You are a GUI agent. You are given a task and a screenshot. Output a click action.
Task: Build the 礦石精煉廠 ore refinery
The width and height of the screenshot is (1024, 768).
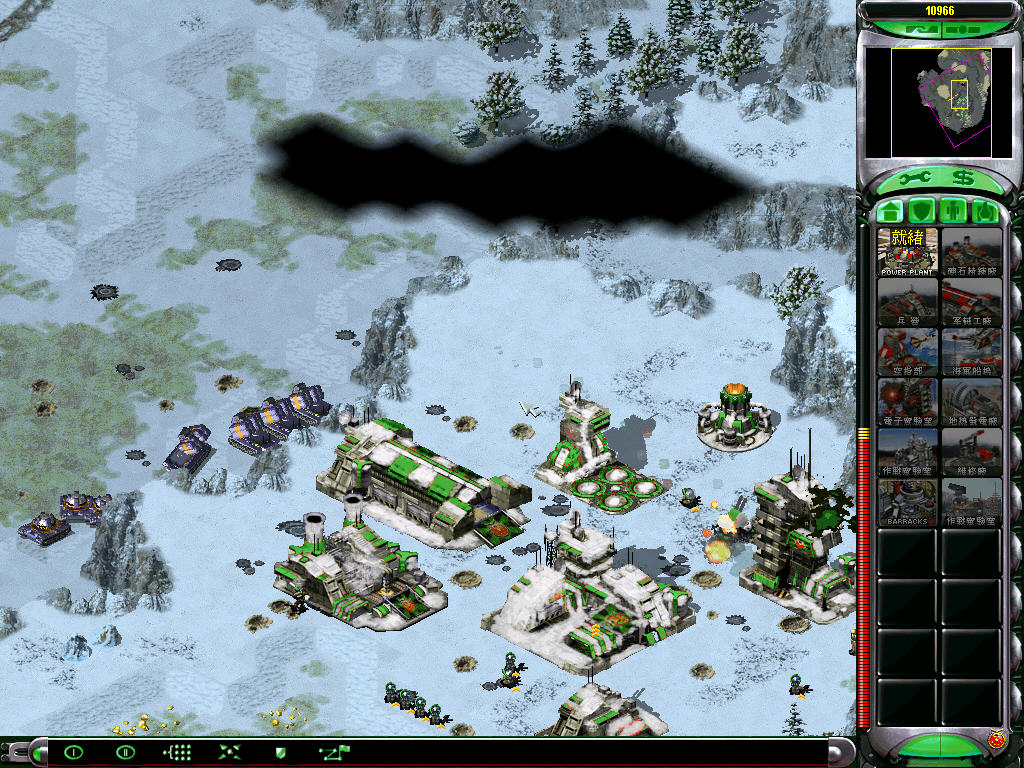971,252
